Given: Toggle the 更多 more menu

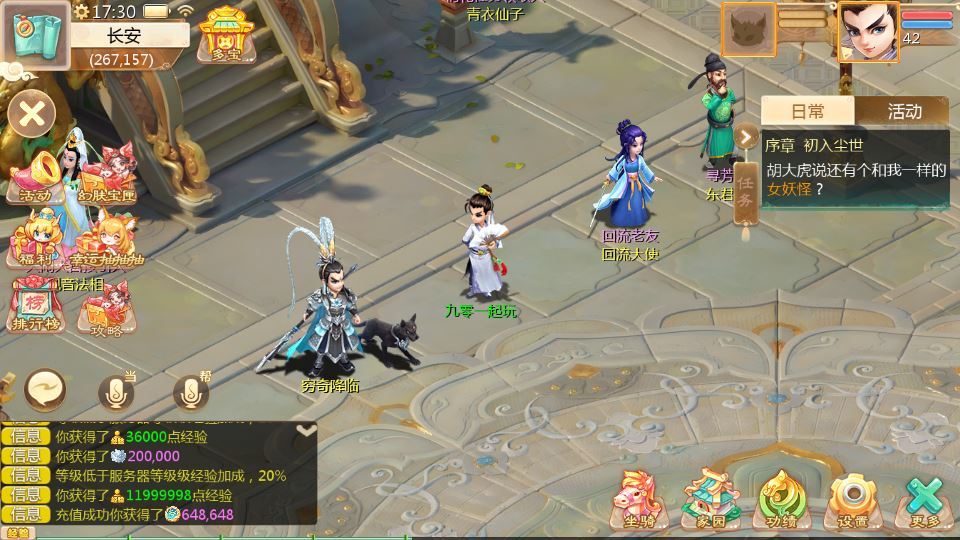Looking at the screenshot, I should click(x=925, y=498).
